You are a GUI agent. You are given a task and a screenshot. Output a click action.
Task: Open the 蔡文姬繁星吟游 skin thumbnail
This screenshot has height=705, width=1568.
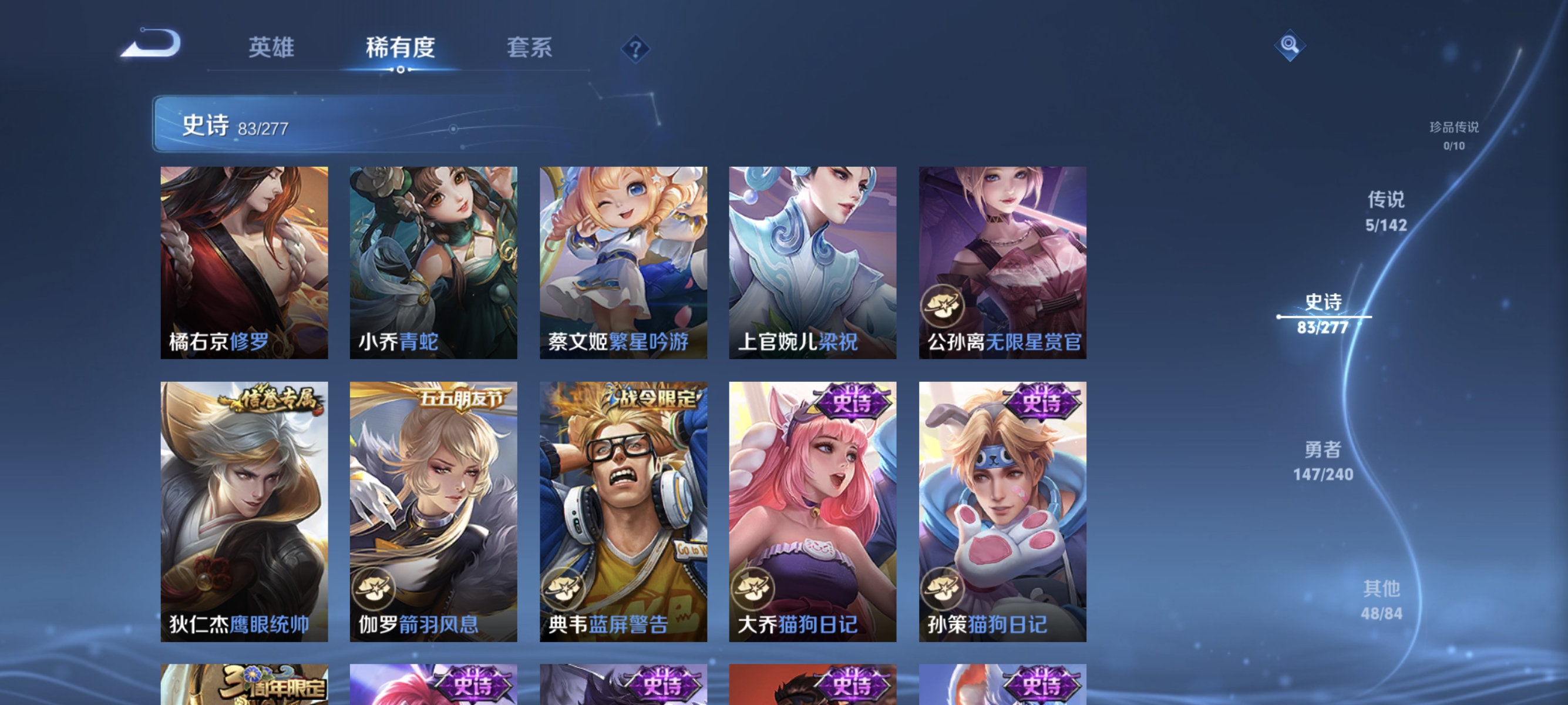[623, 262]
